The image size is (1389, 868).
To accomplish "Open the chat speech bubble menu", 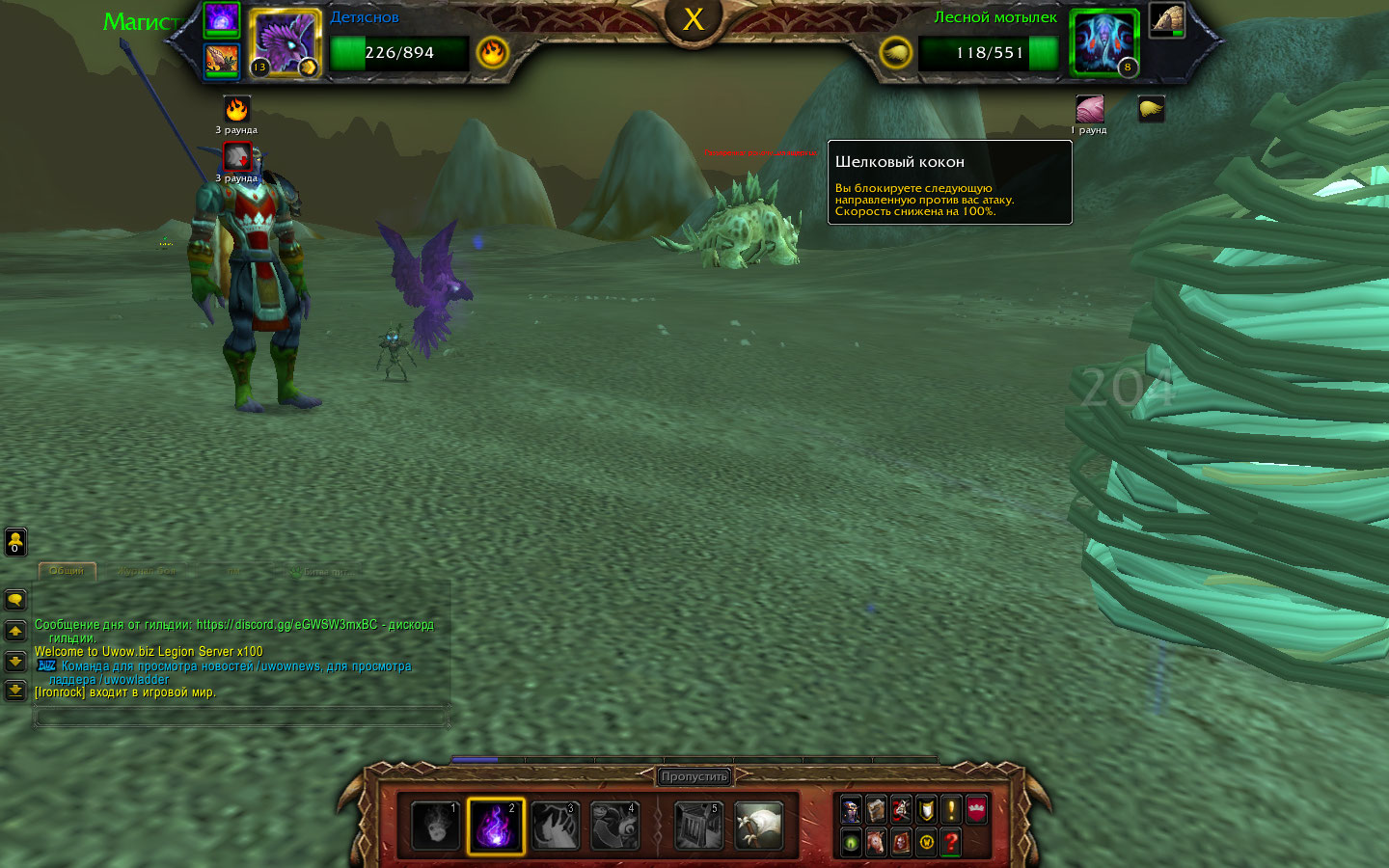I will [x=15, y=600].
